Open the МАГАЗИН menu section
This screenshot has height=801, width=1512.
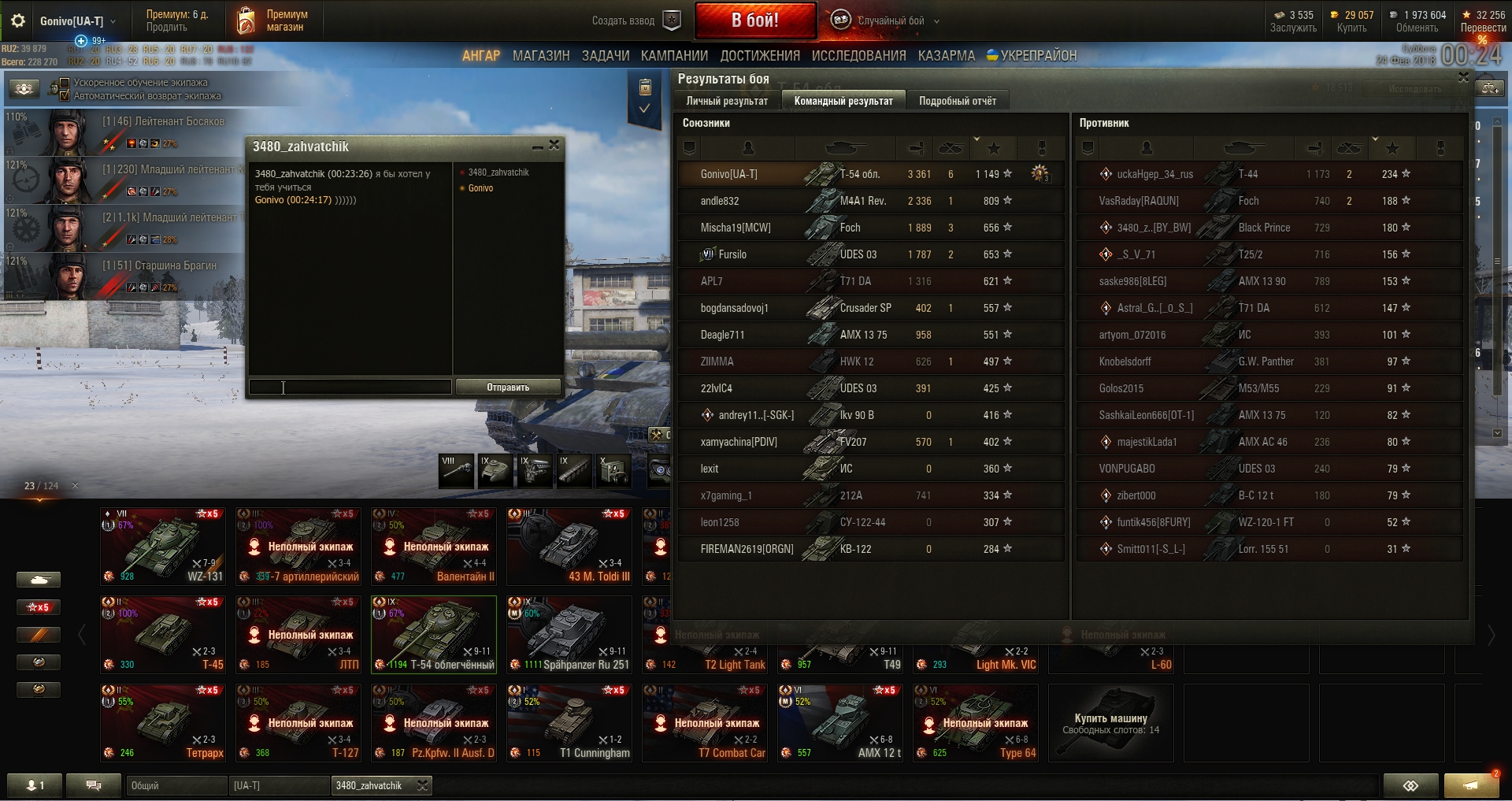[x=540, y=56]
